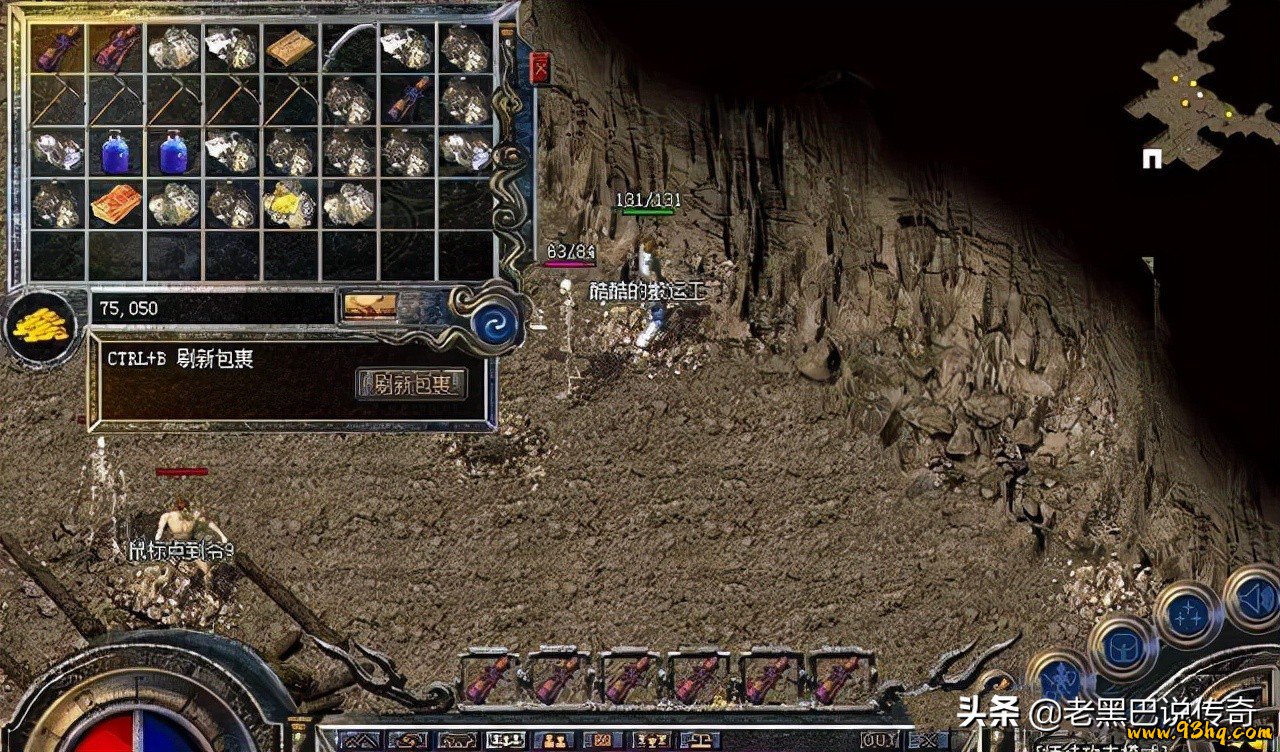Click the EX button on the bottom bar
Screen dimensions: 1280x752
click(926, 741)
